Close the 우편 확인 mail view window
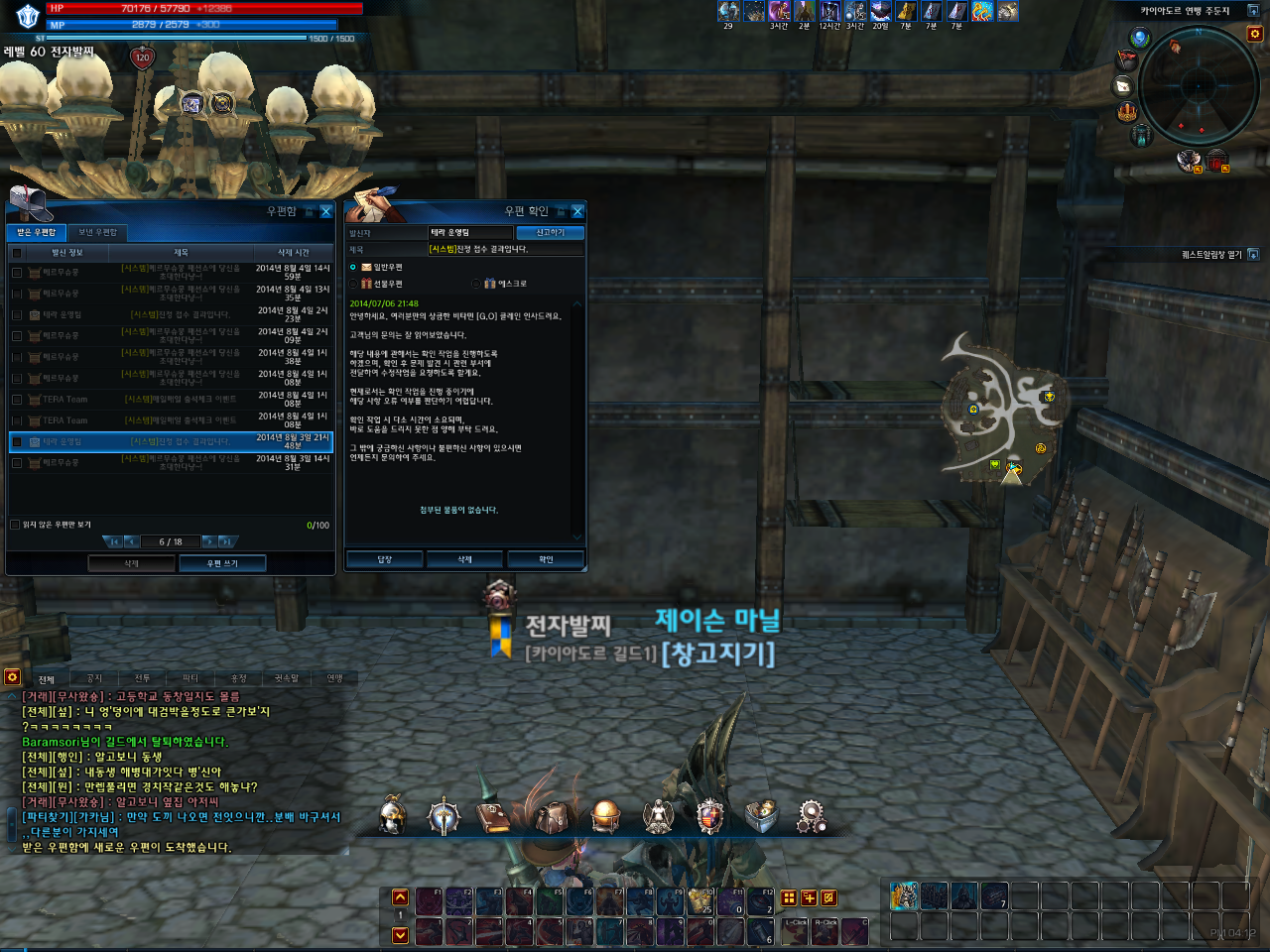The image size is (1270, 952). [577, 211]
